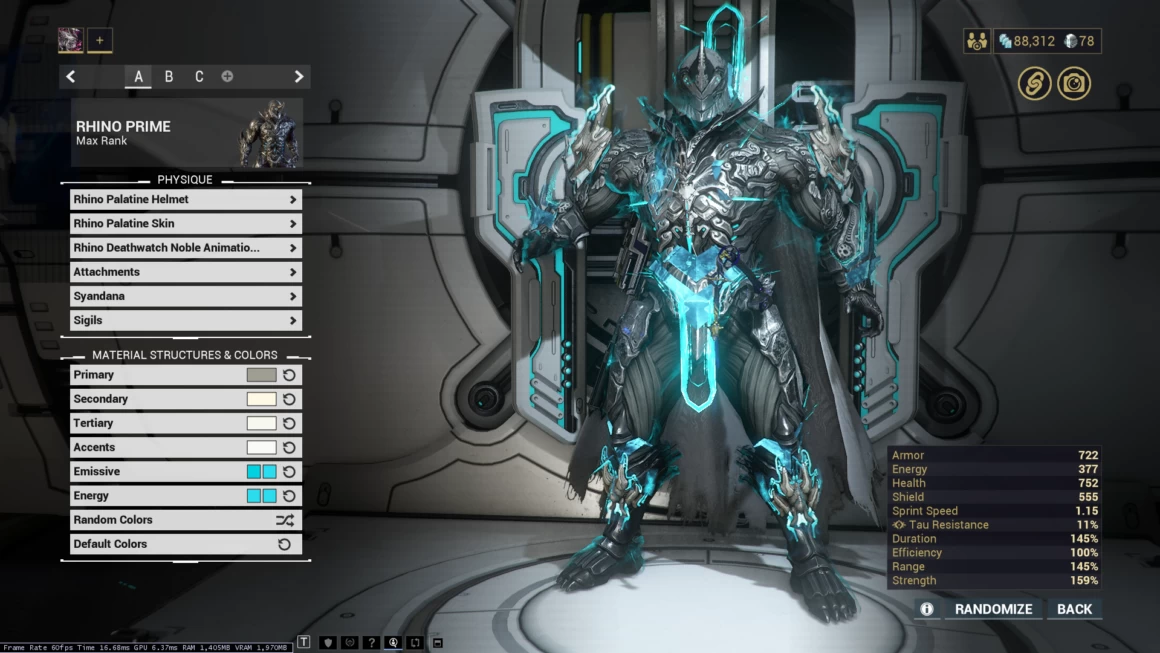The image size is (1160, 653).
Task: Reset the Tertiary color
Action: point(289,423)
